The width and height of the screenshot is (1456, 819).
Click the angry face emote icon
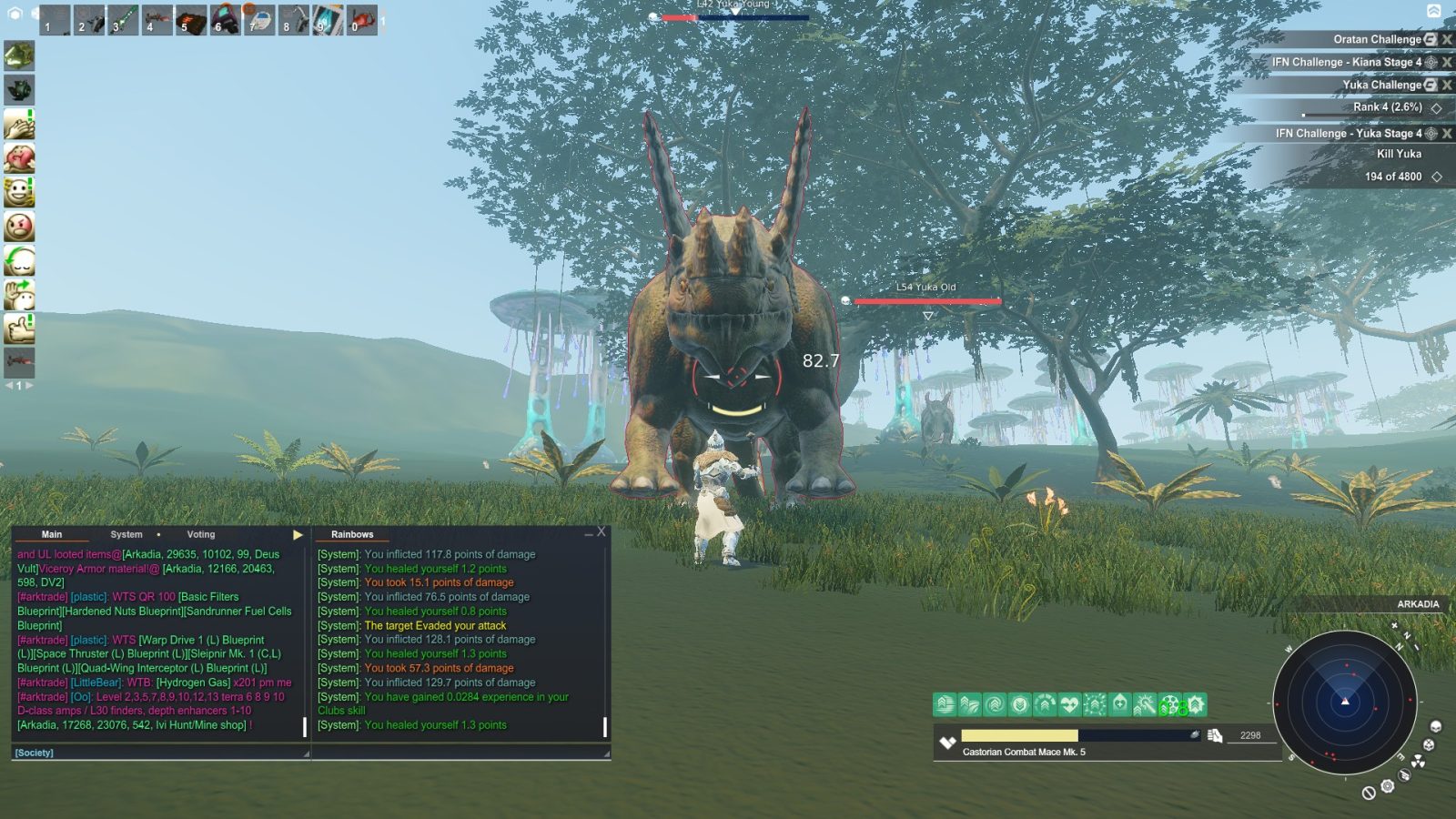[x=20, y=227]
